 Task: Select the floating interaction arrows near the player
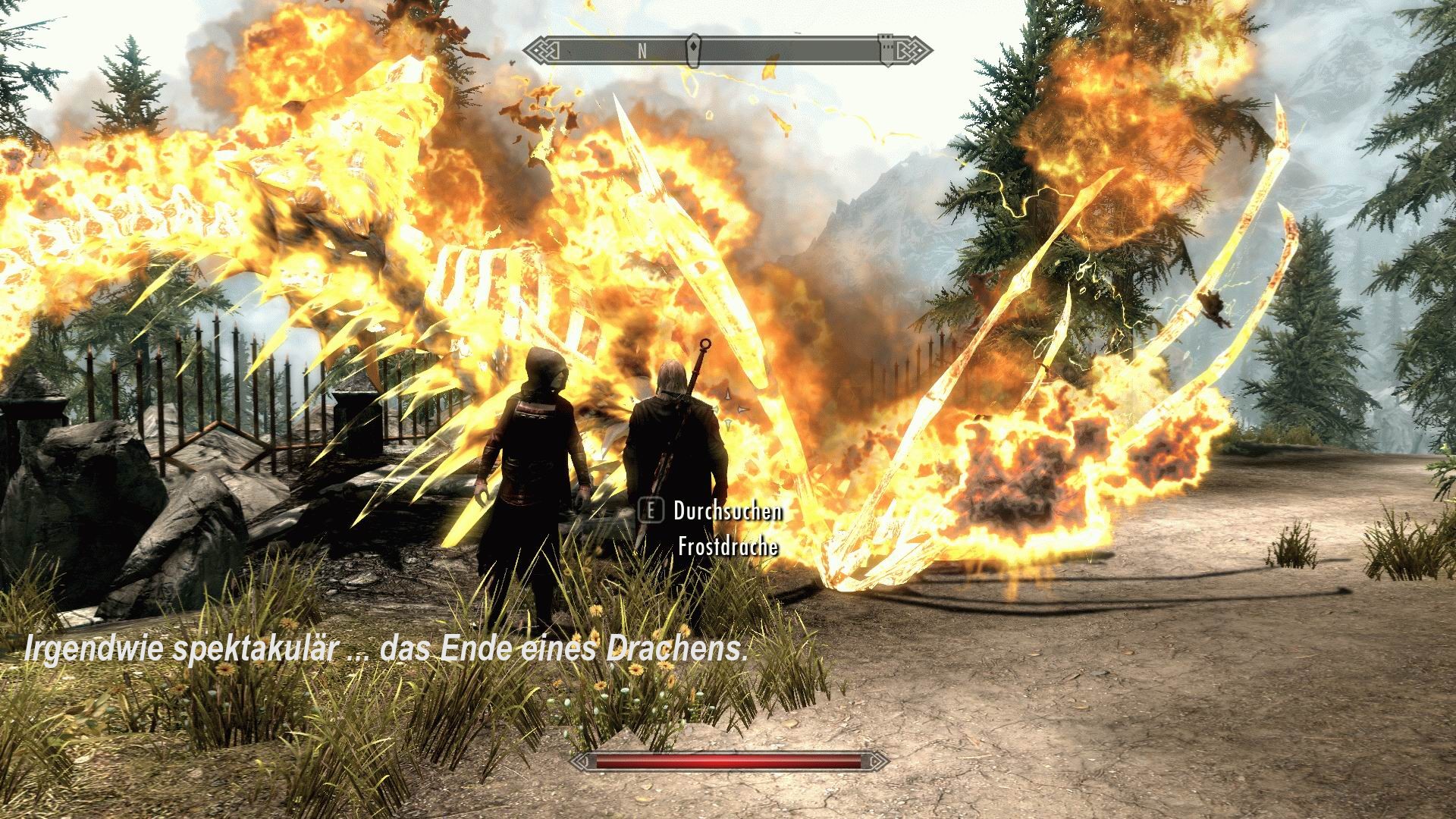(732, 406)
